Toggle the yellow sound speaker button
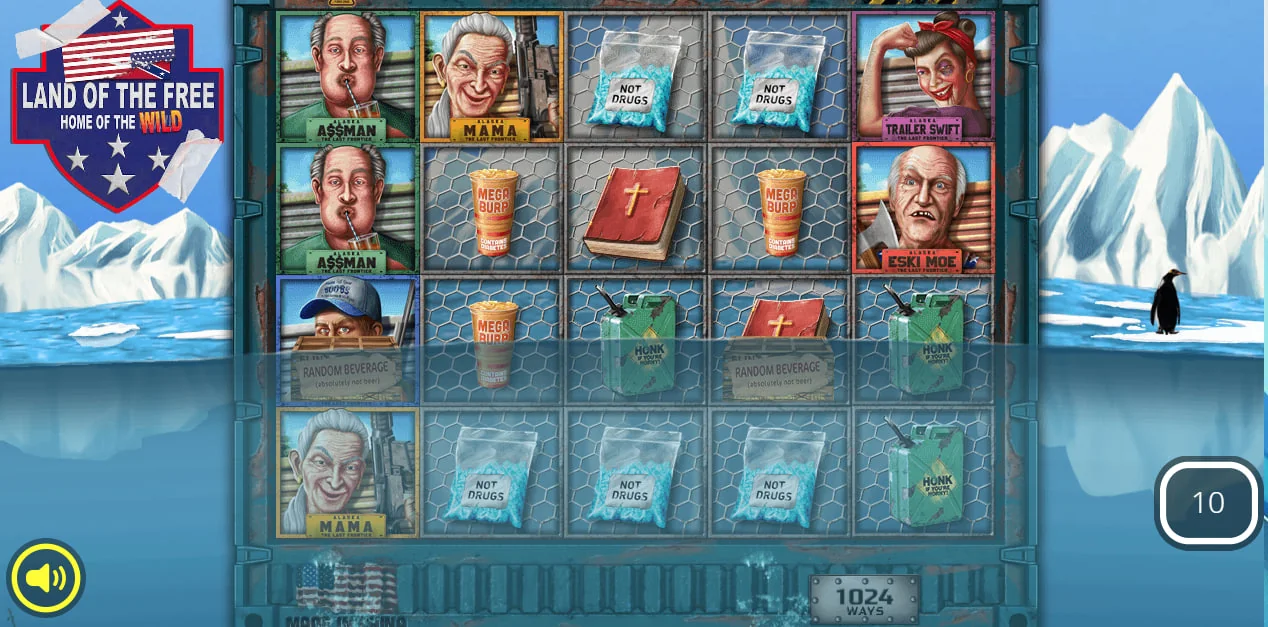This screenshot has width=1268, height=627. pos(46,577)
